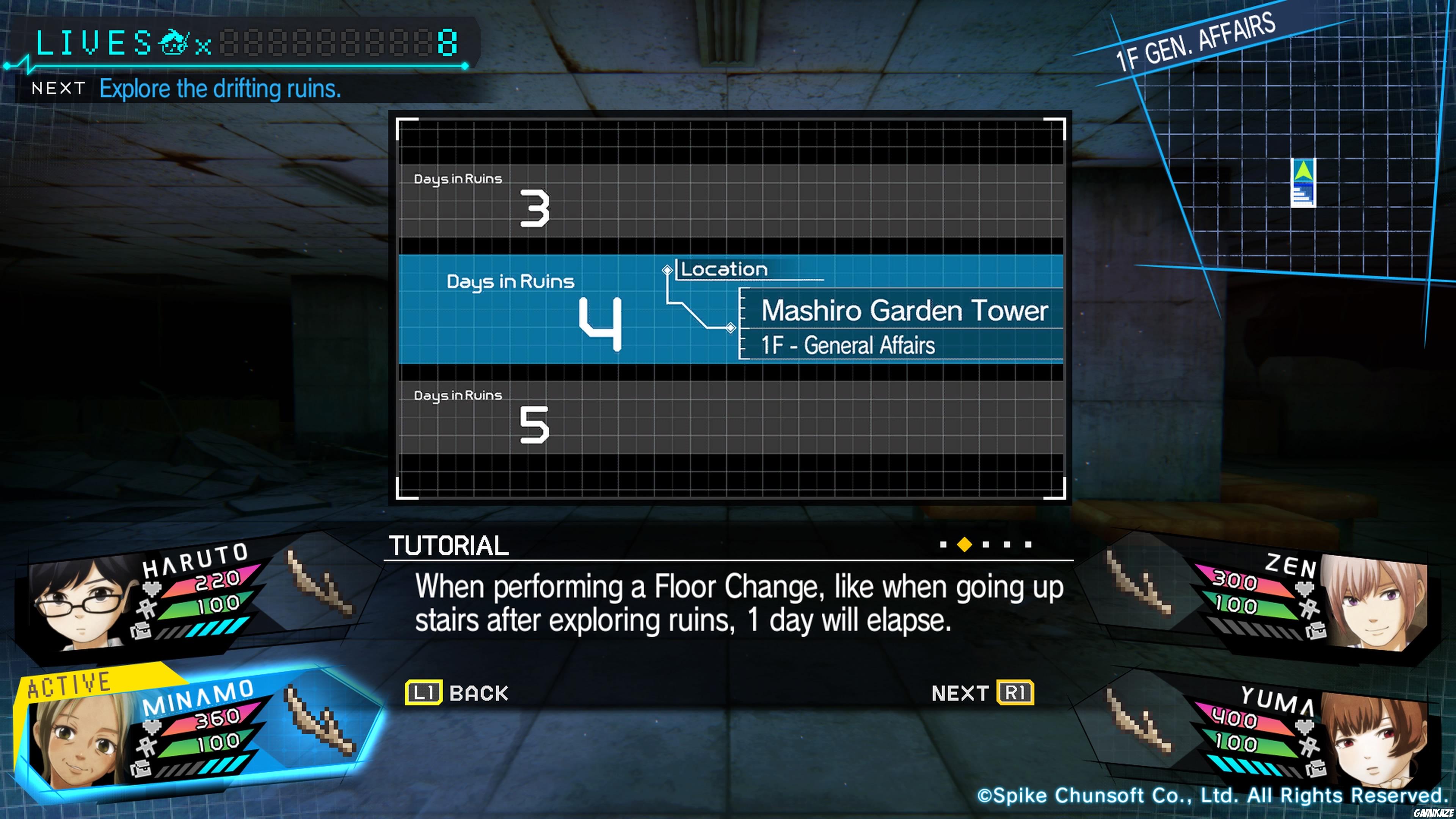Select the Days in Ruins 5 row
1456x819 pixels.
pyautogui.click(x=730, y=417)
